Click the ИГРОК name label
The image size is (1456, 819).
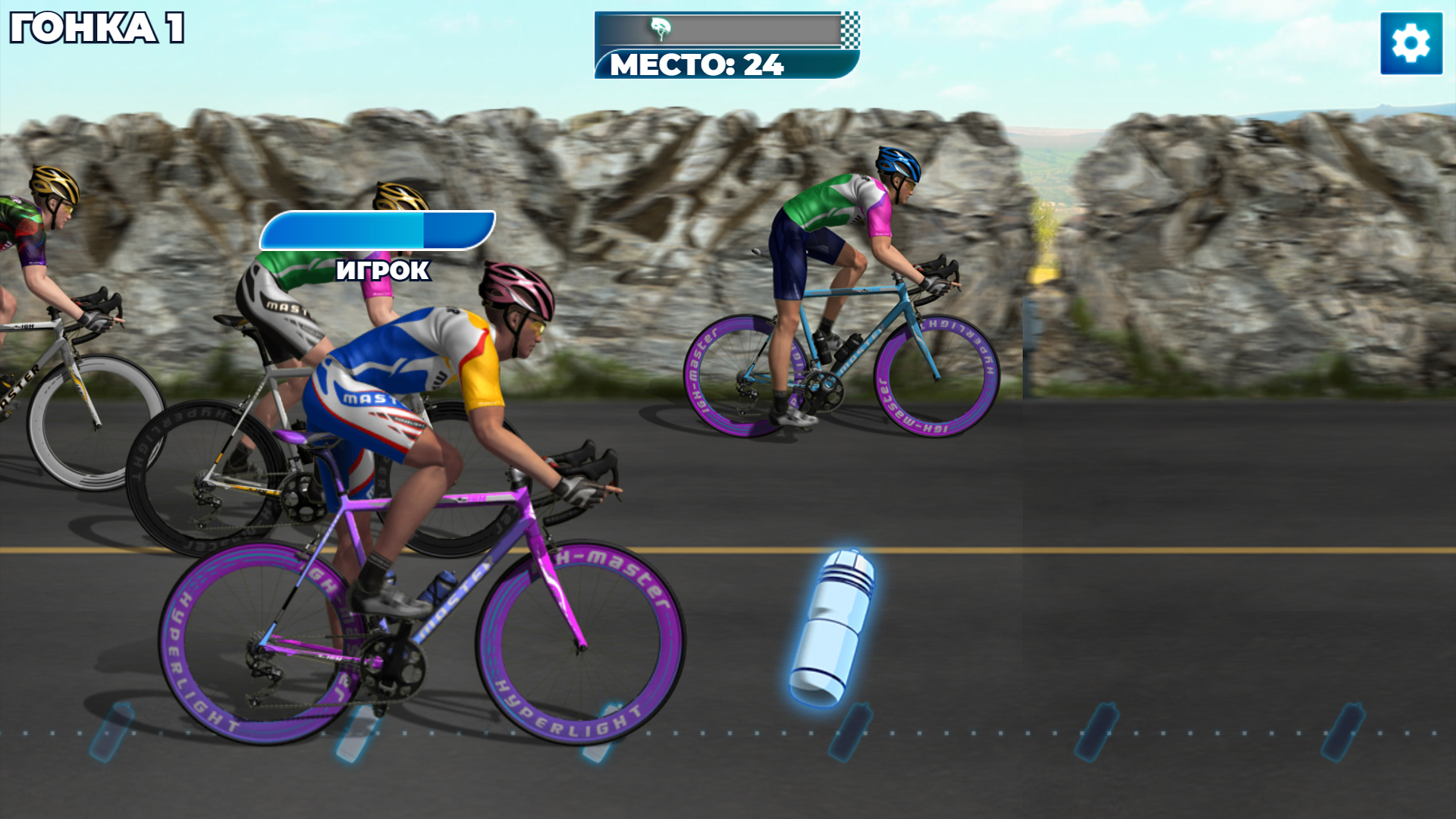click(x=383, y=269)
